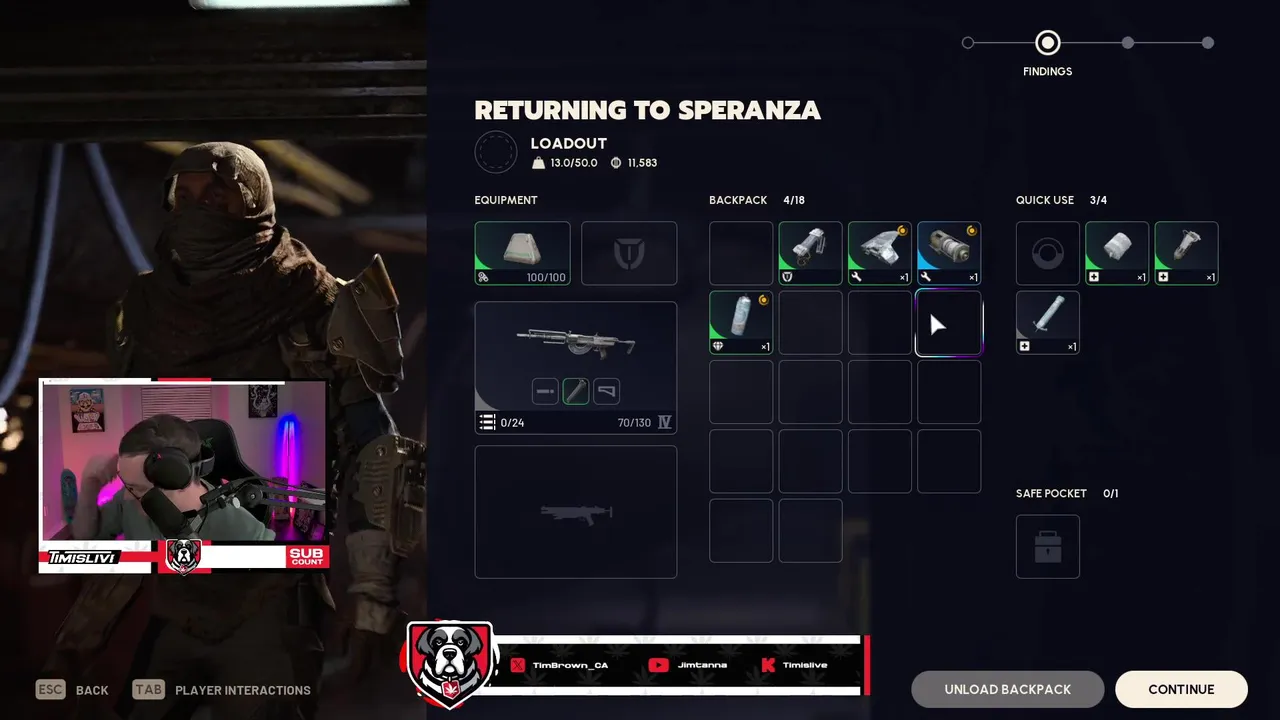Select the green wrench-marked material in backpack

tap(880, 253)
